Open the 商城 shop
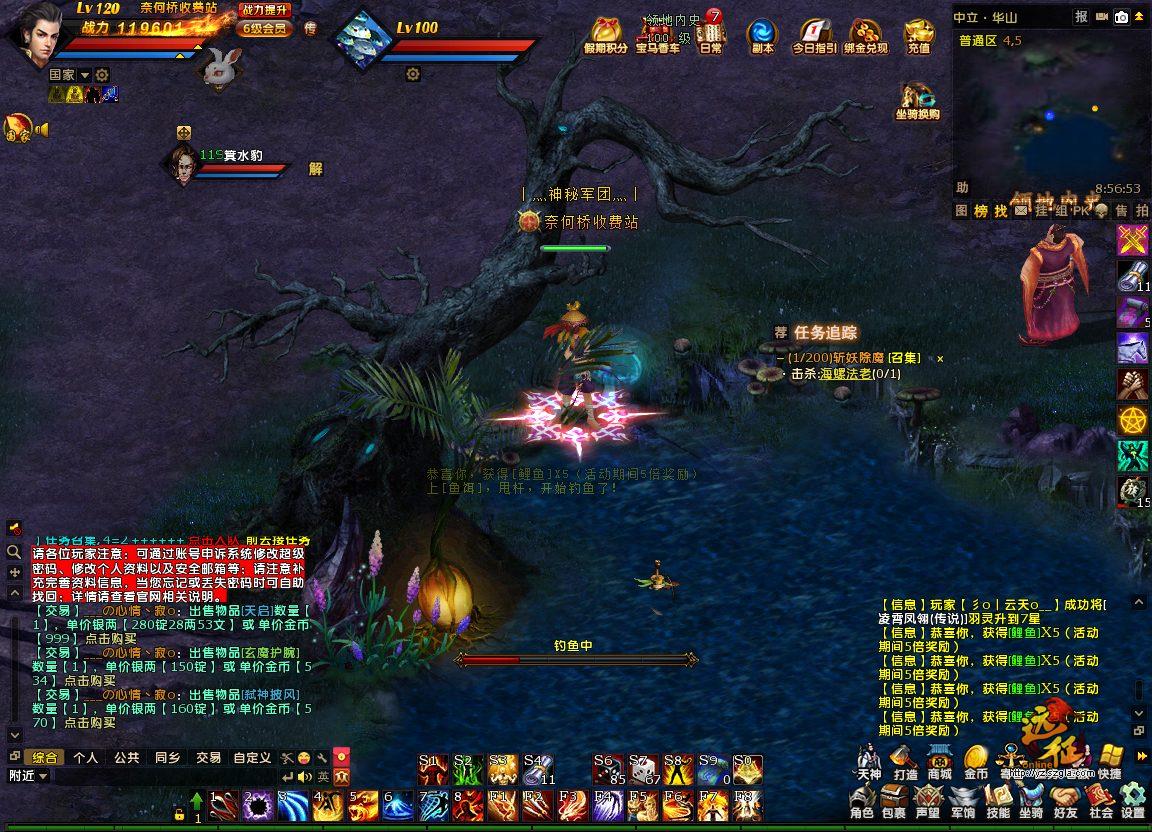The width and height of the screenshot is (1152, 832). (x=939, y=762)
